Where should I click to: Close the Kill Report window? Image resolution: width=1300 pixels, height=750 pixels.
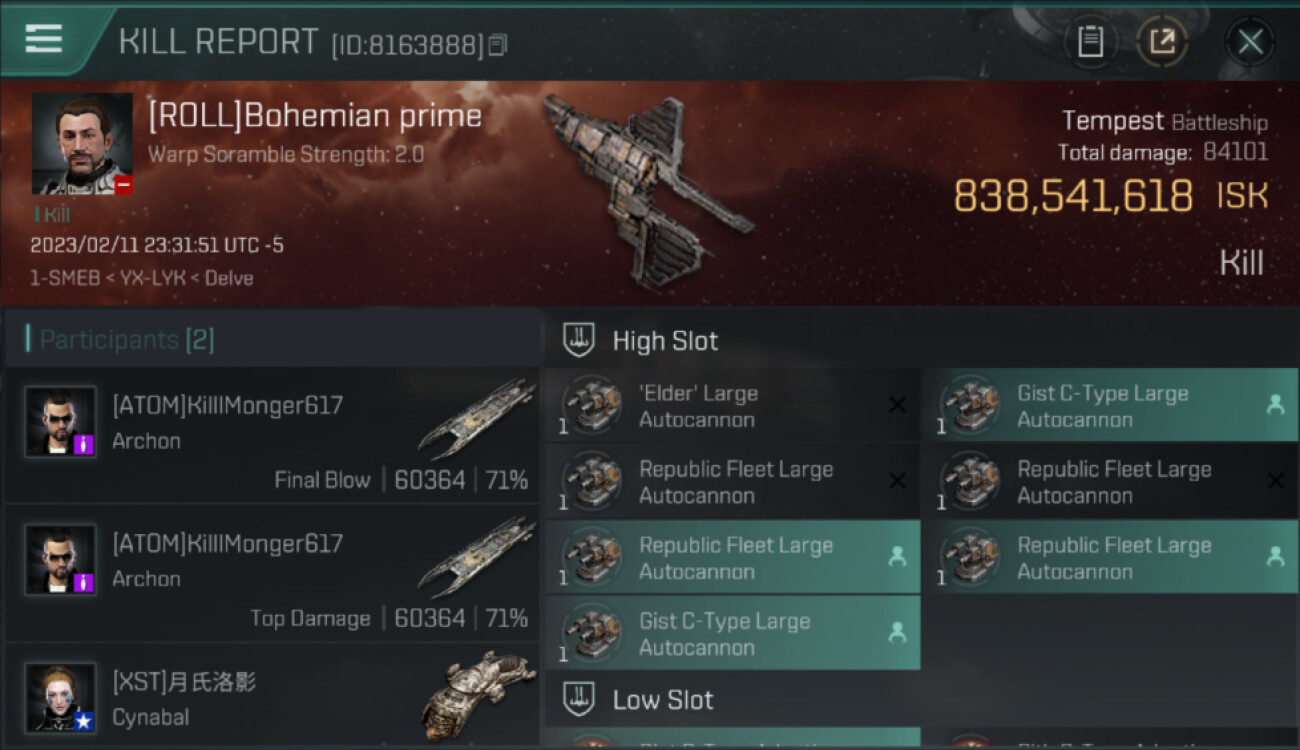1249,42
